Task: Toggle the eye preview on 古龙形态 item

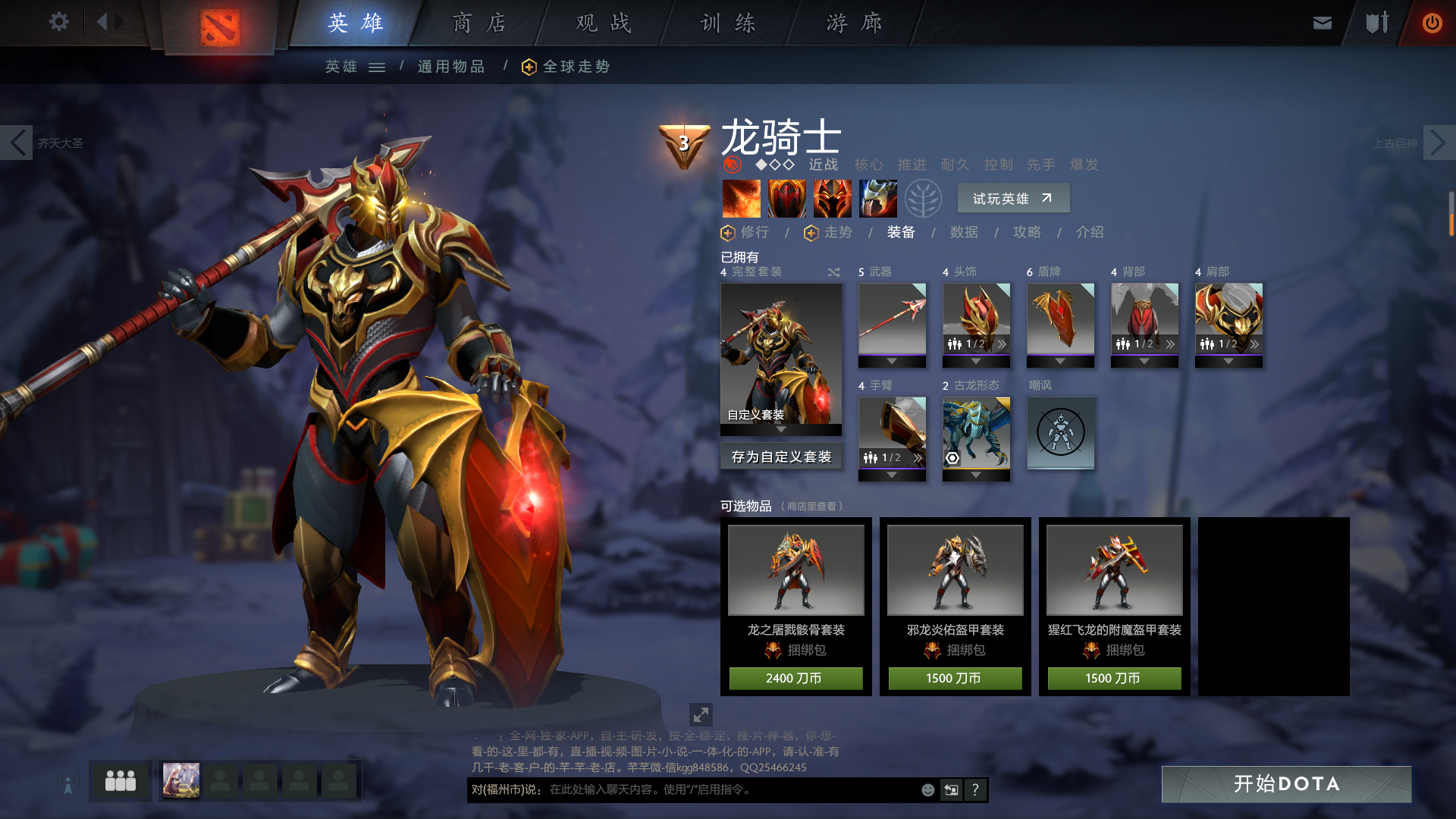Action: [x=953, y=457]
